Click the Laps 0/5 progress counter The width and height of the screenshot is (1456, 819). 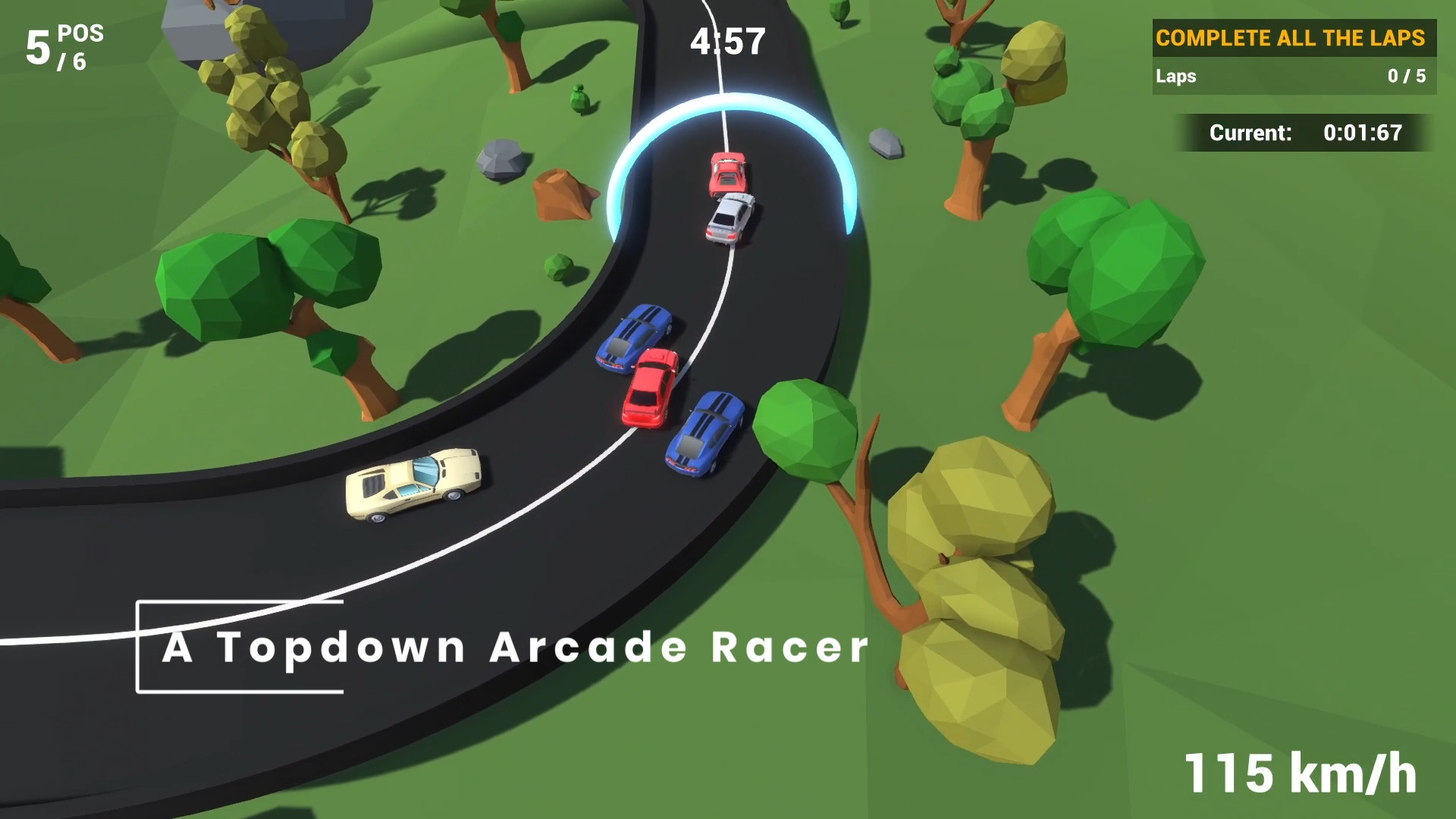[x=1407, y=76]
